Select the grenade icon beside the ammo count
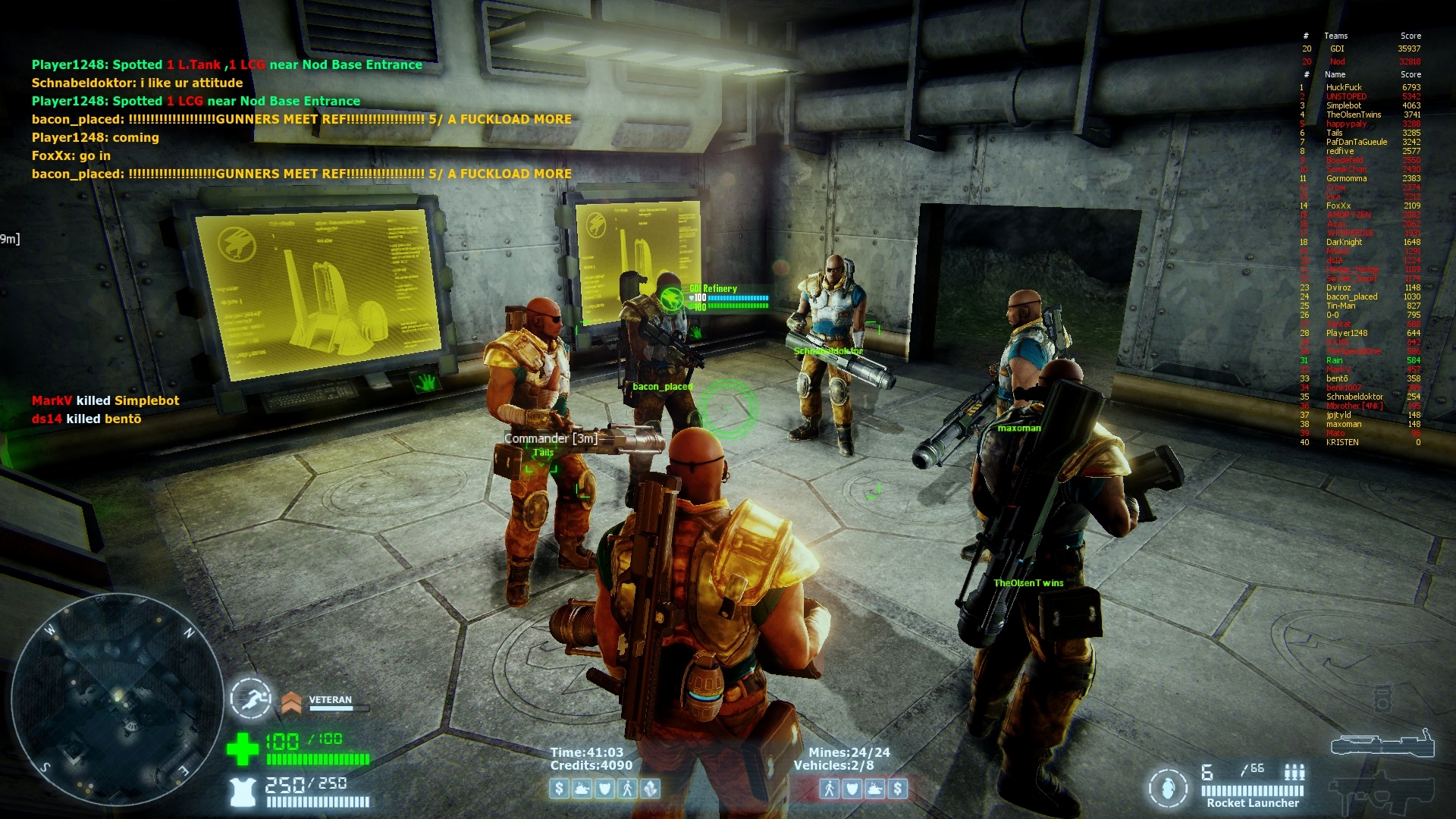The width and height of the screenshot is (1456, 819). coord(1168,788)
